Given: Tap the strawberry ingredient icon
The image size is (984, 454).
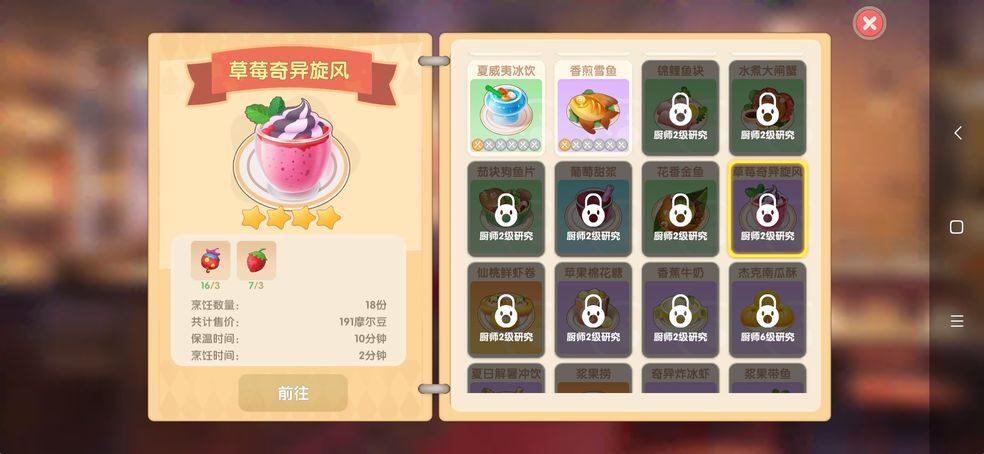Looking at the screenshot, I should point(257,260).
